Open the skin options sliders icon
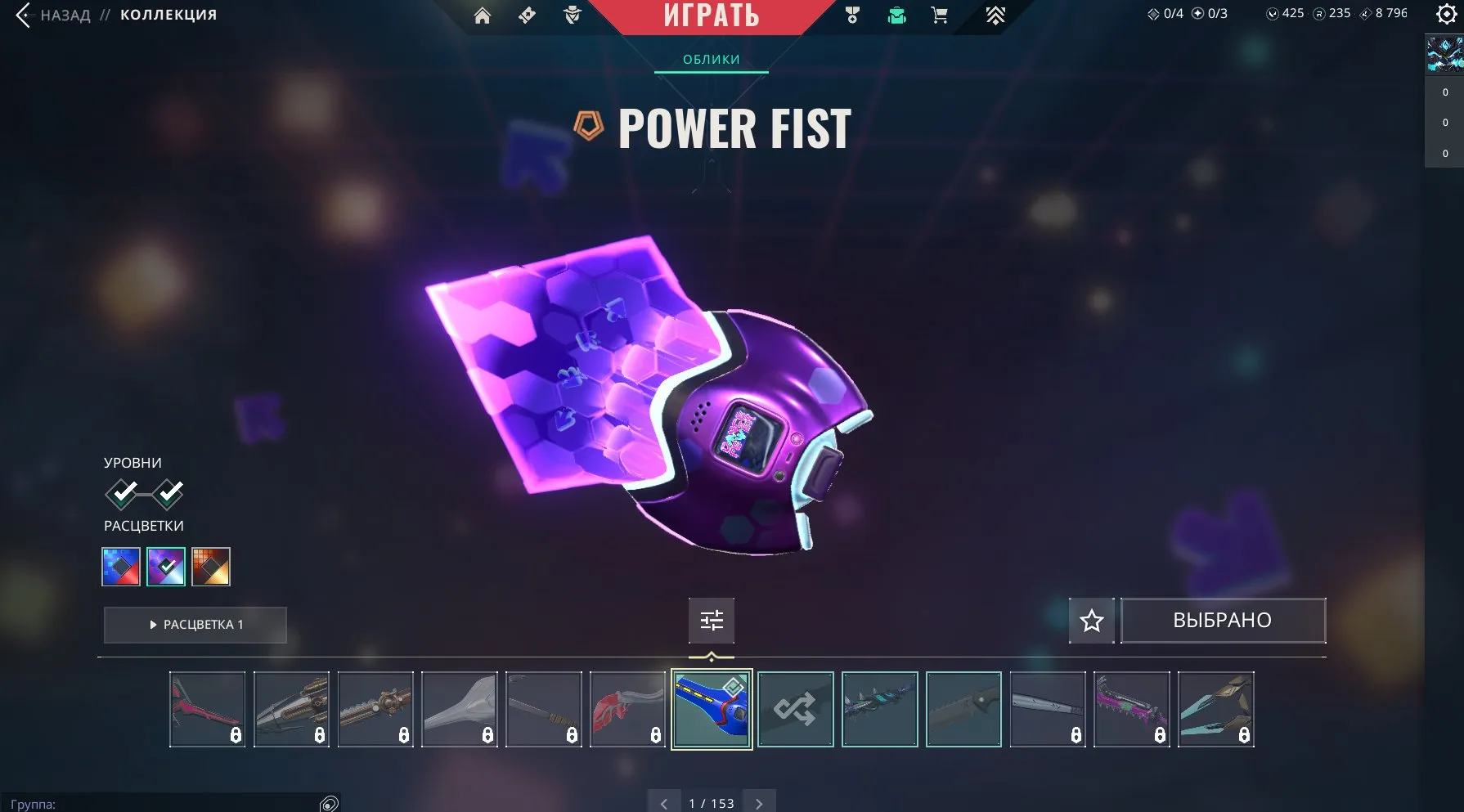This screenshot has height=812, width=1464. 711,621
